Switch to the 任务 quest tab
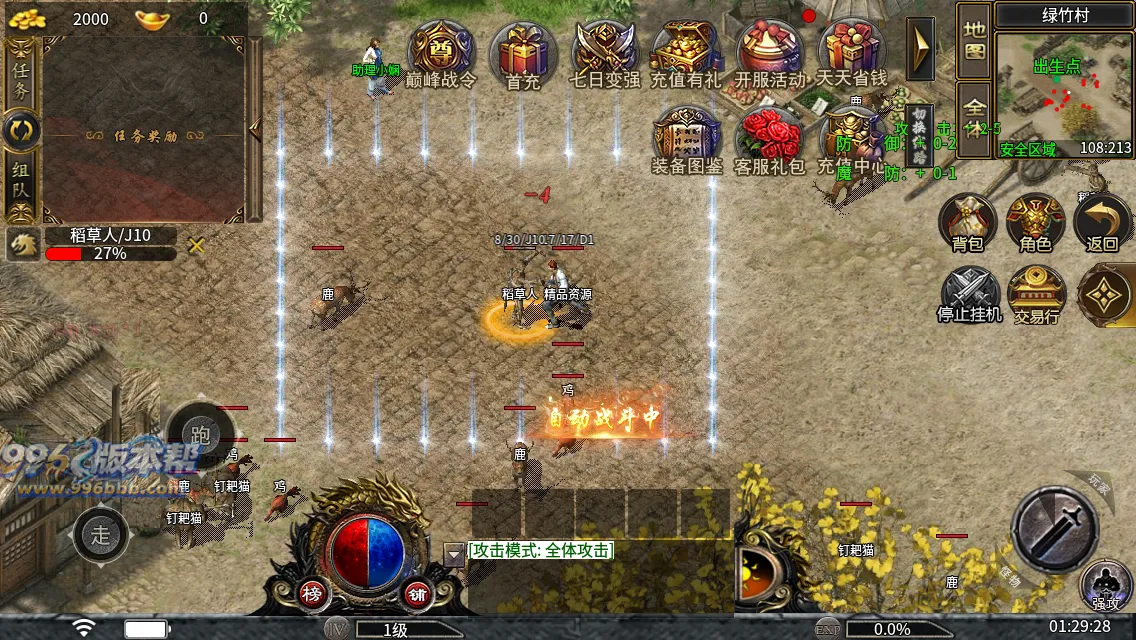The width and height of the screenshot is (1136, 640). tap(21, 77)
